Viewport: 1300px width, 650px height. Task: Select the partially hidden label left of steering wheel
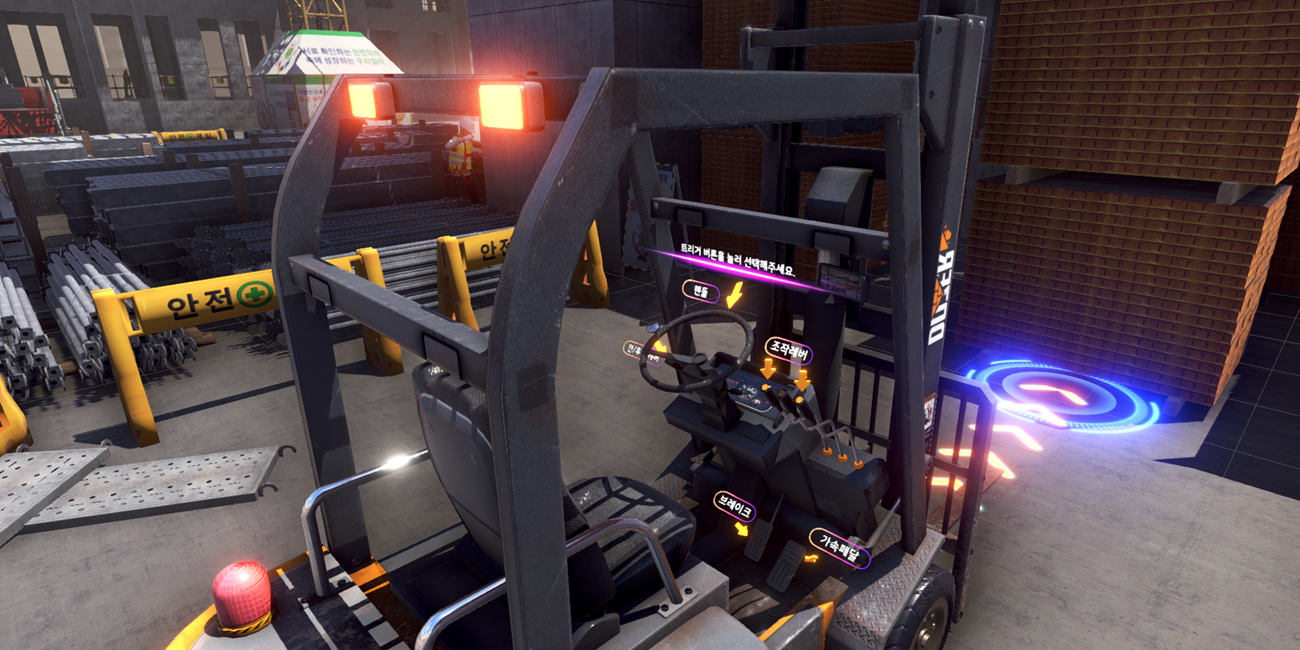click(632, 348)
